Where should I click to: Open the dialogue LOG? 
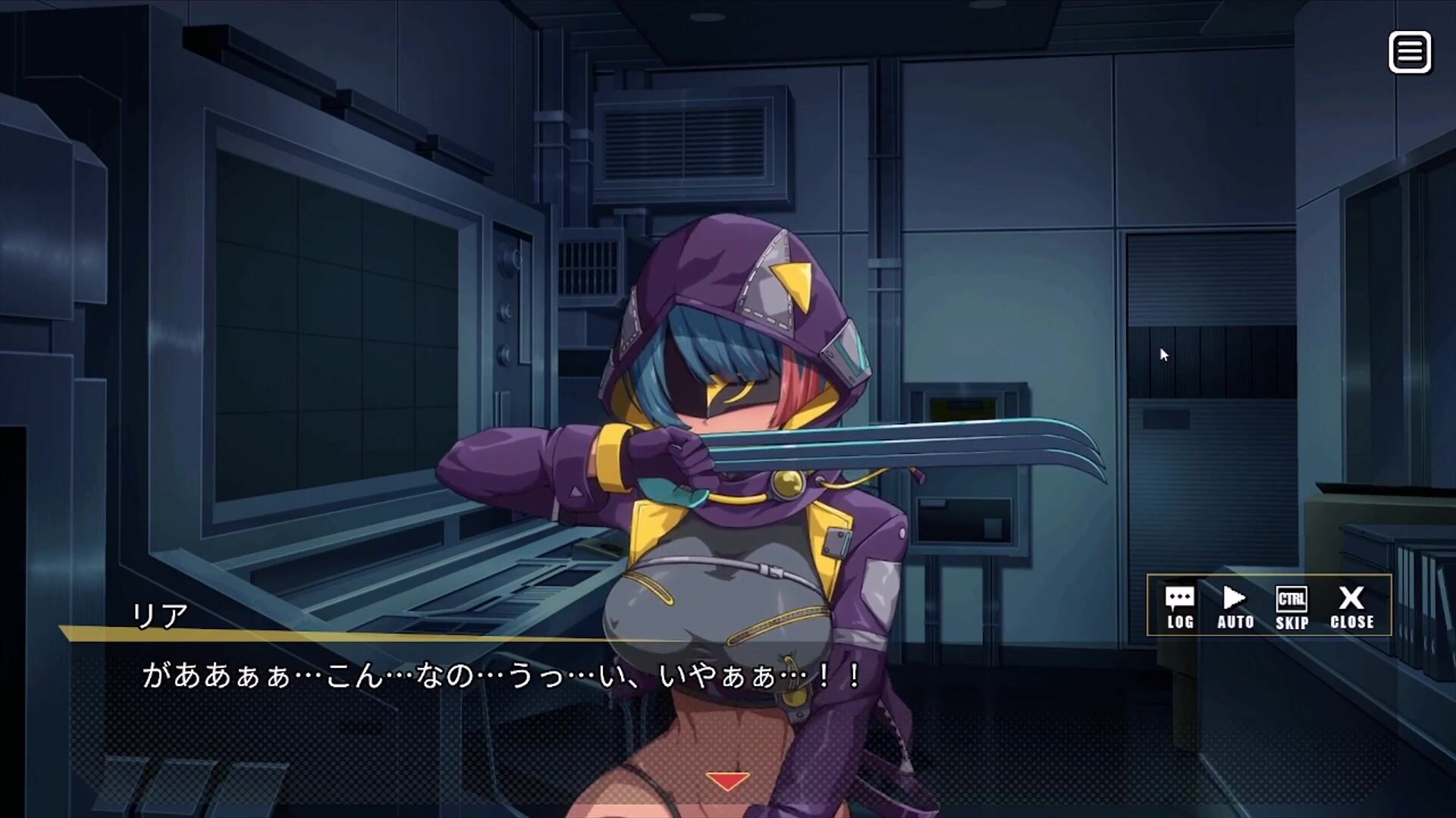point(1180,607)
